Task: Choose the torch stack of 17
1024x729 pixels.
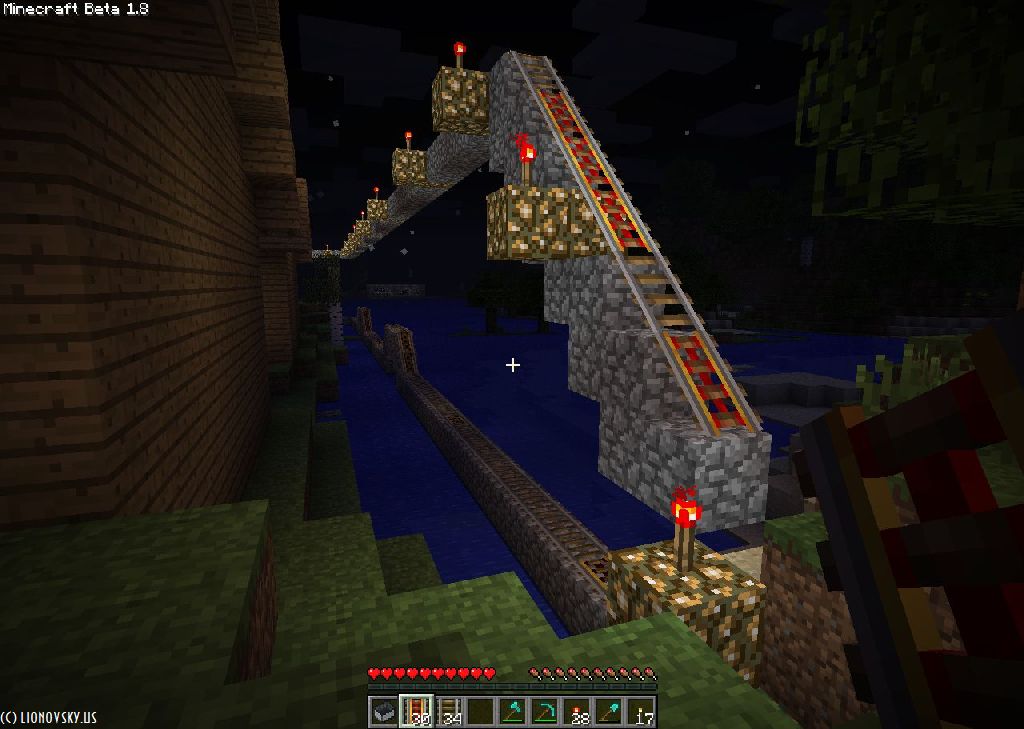Action: tap(641, 712)
